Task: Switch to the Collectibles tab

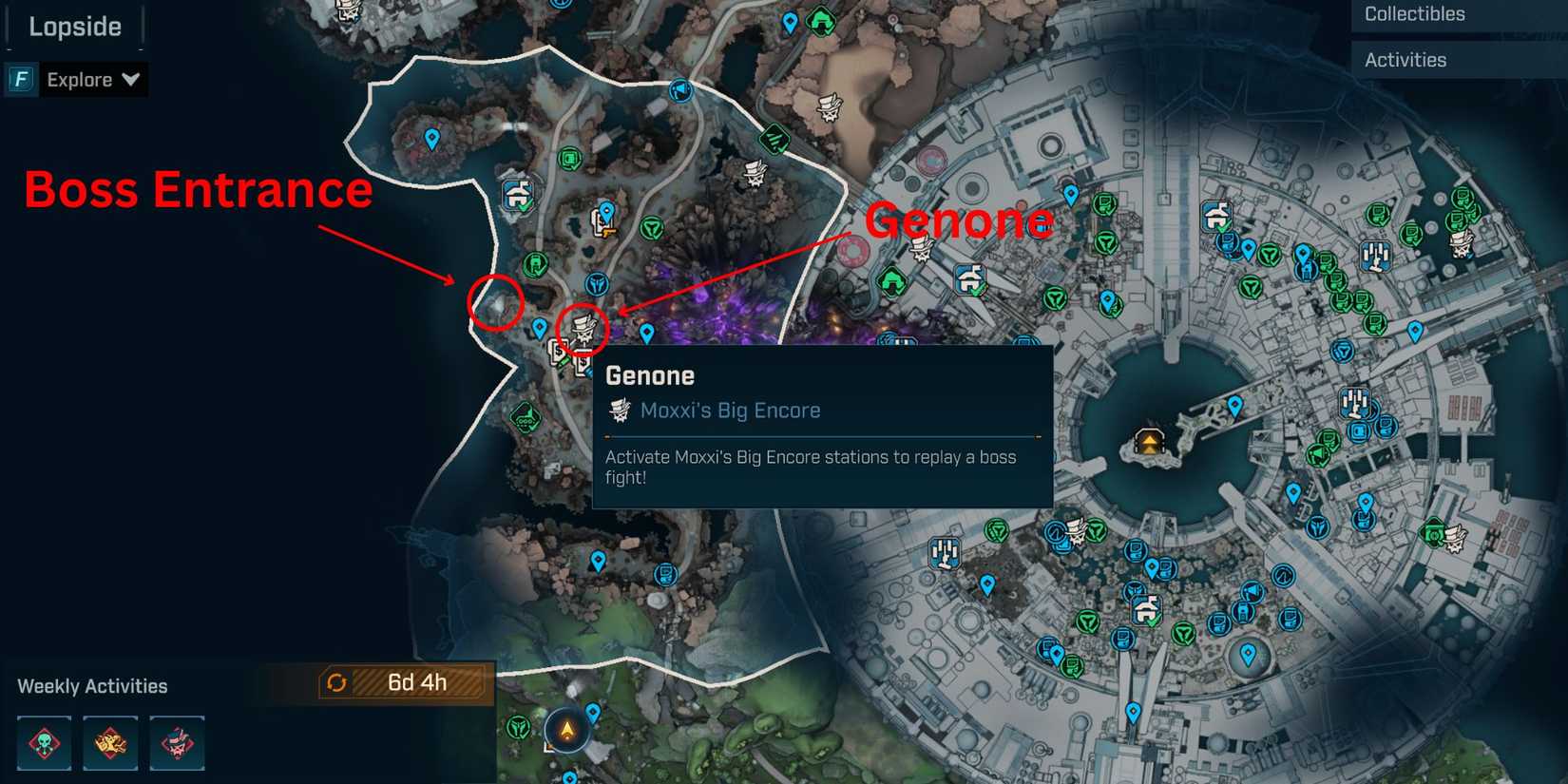Action: click(x=1414, y=14)
